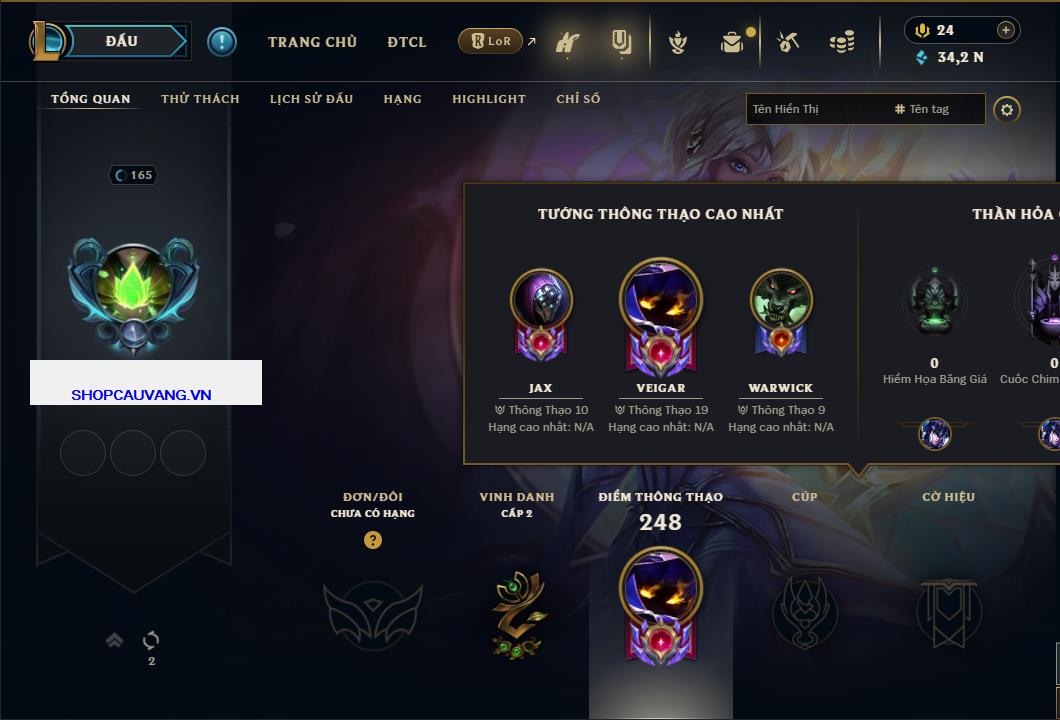The width and height of the screenshot is (1060, 720).
Task: Add more RP with plus button
Action: [x=1006, y=30]
